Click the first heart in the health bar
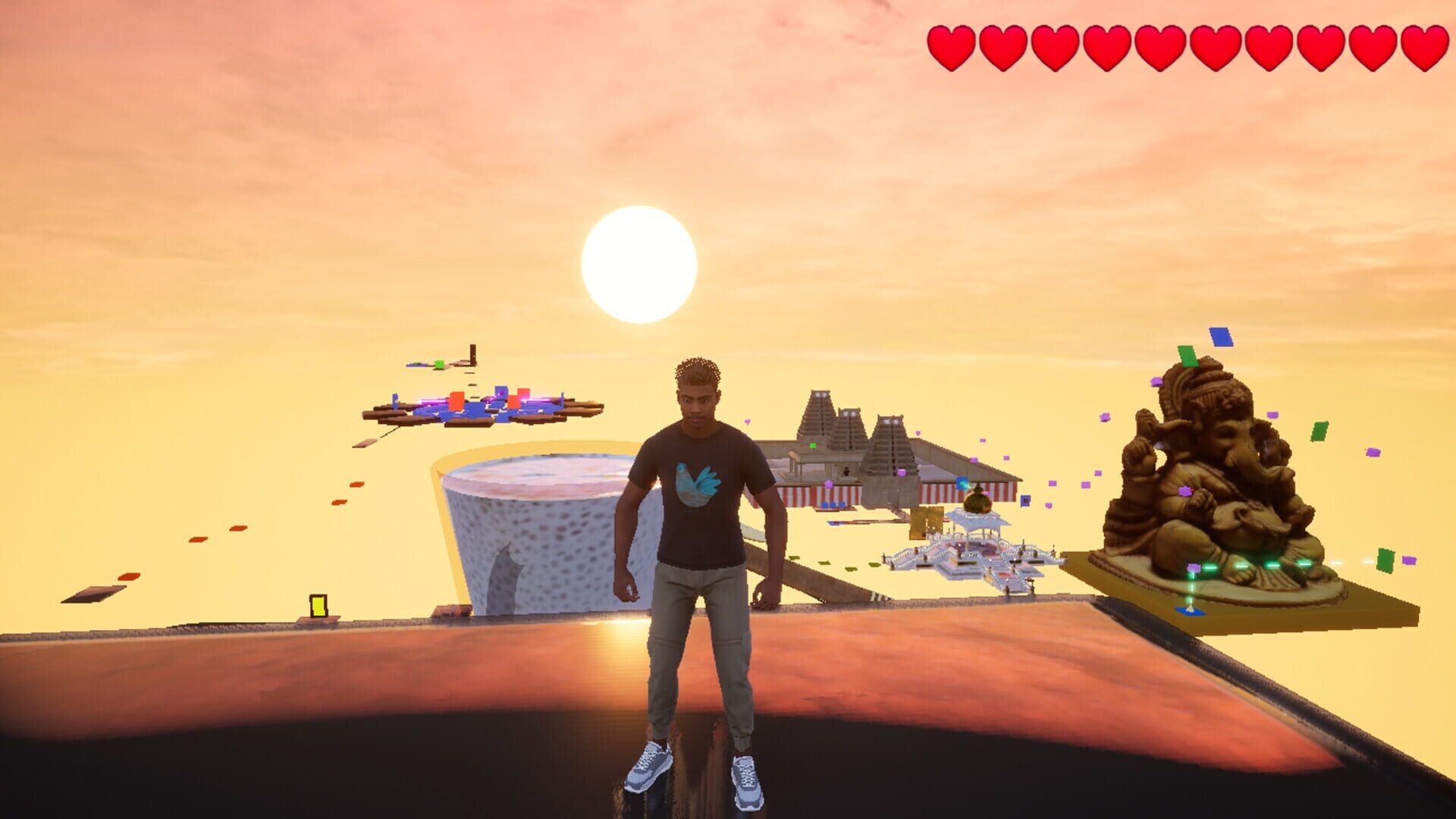Viewport: 1456px width, 819px height. 952,47
